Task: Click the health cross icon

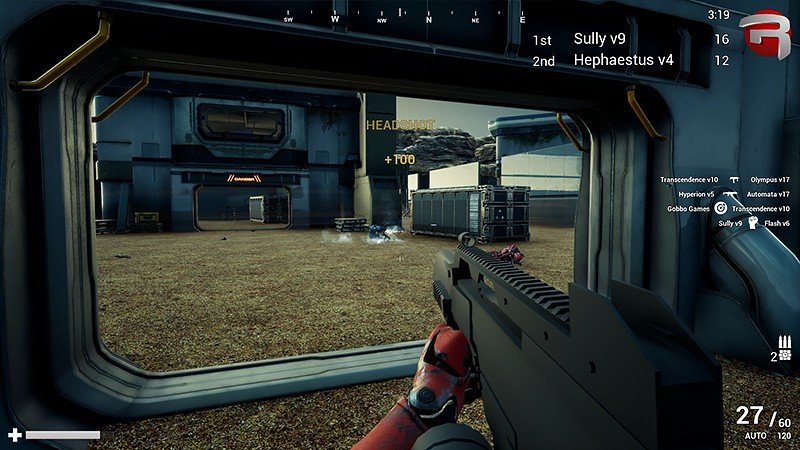Action: [14, 435]
